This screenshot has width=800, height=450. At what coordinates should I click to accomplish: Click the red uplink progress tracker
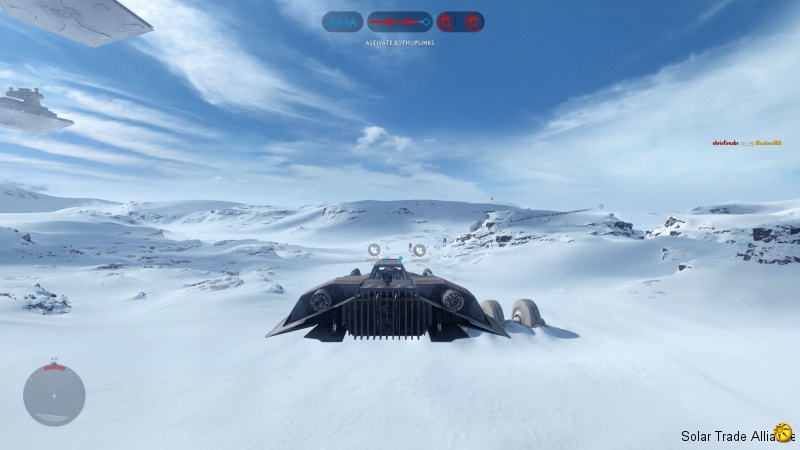pyautogui.click(x=399, y=21)
